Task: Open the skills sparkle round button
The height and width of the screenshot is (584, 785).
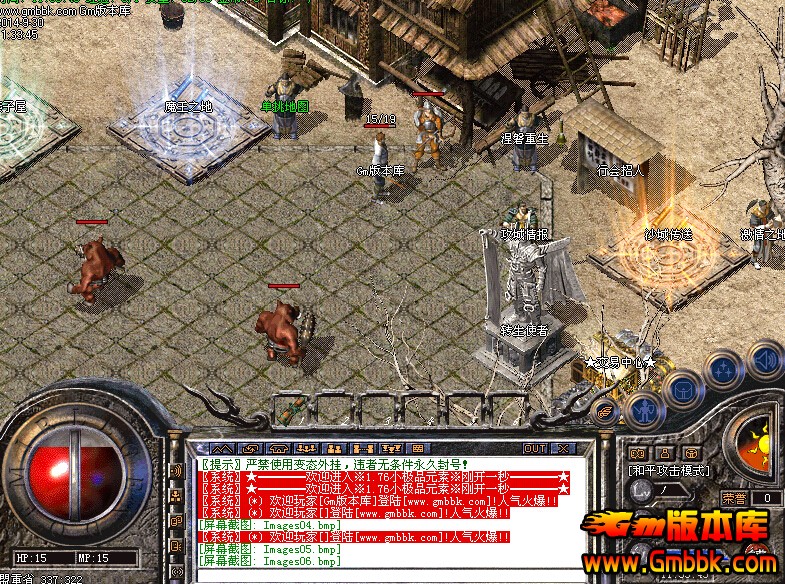Action: pos(723,369)
